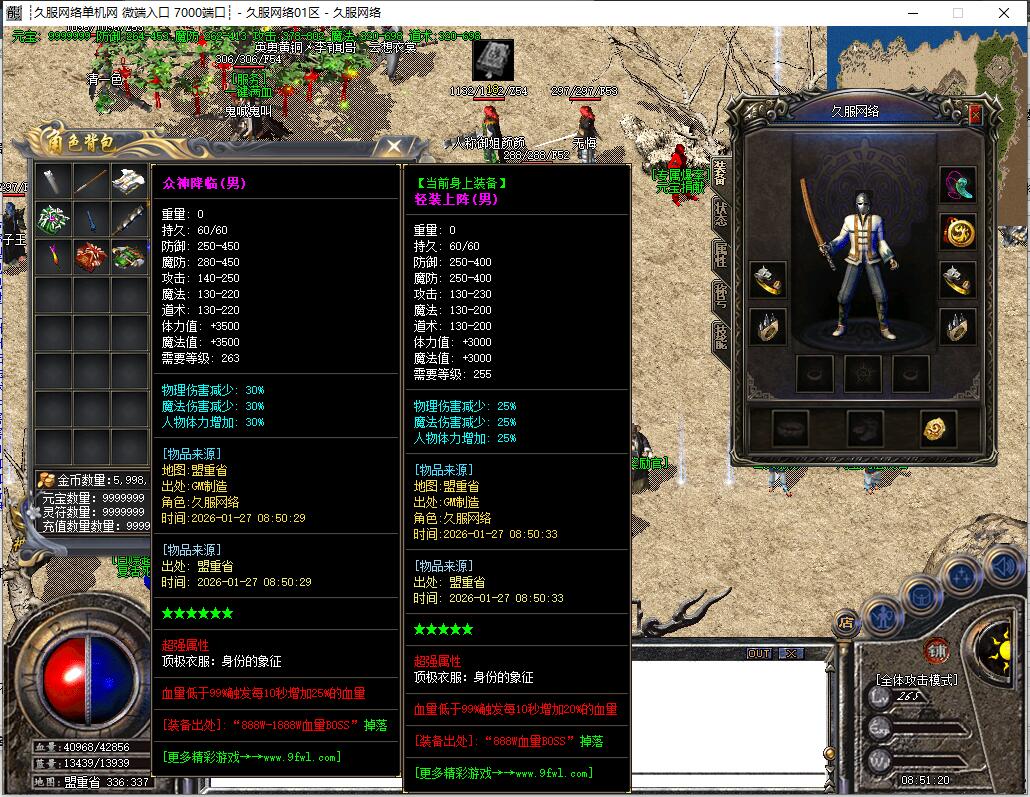
Task: Minimize the game window
Action: (x=911, y=13)
